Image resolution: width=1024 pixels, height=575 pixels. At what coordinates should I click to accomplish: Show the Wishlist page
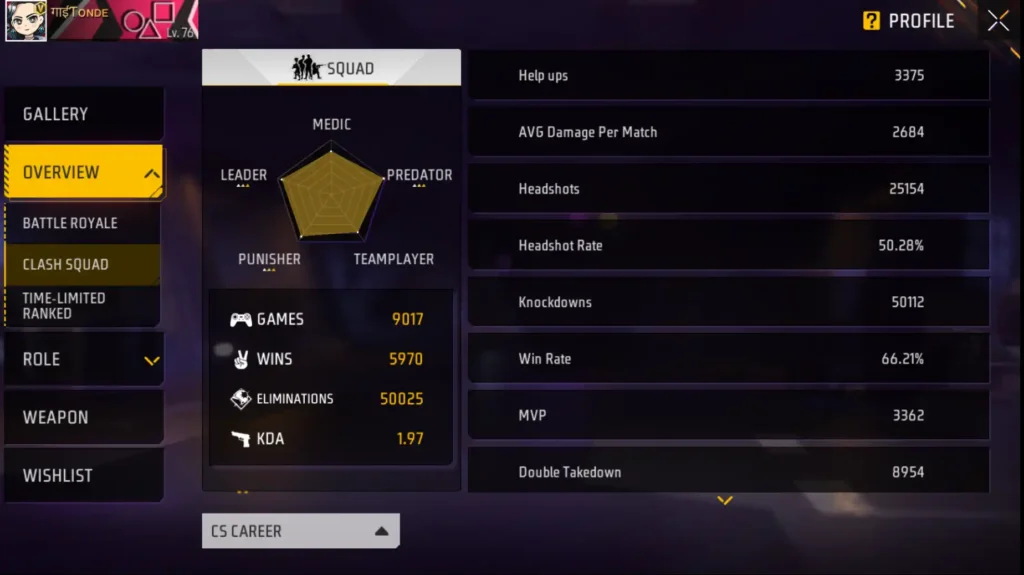click(83, 475)
